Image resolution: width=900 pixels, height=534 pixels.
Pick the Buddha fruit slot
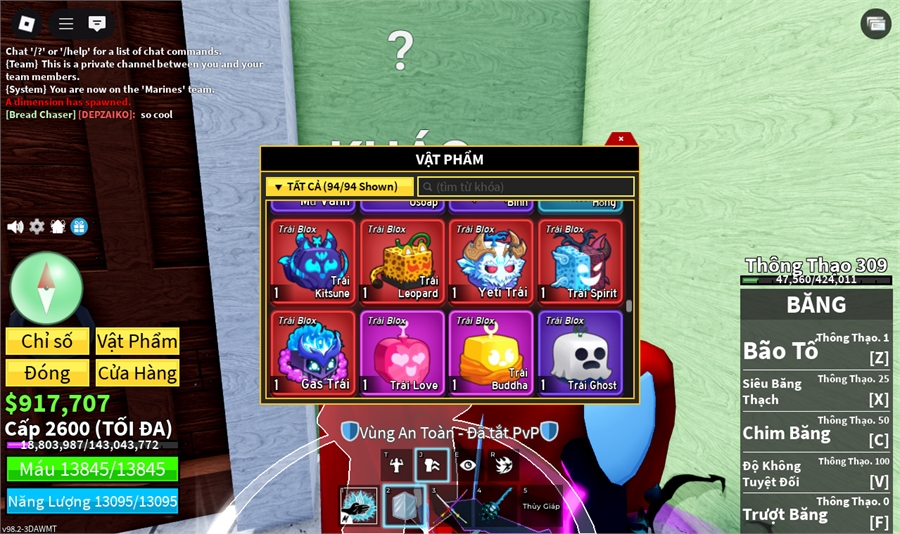[491, 352]
